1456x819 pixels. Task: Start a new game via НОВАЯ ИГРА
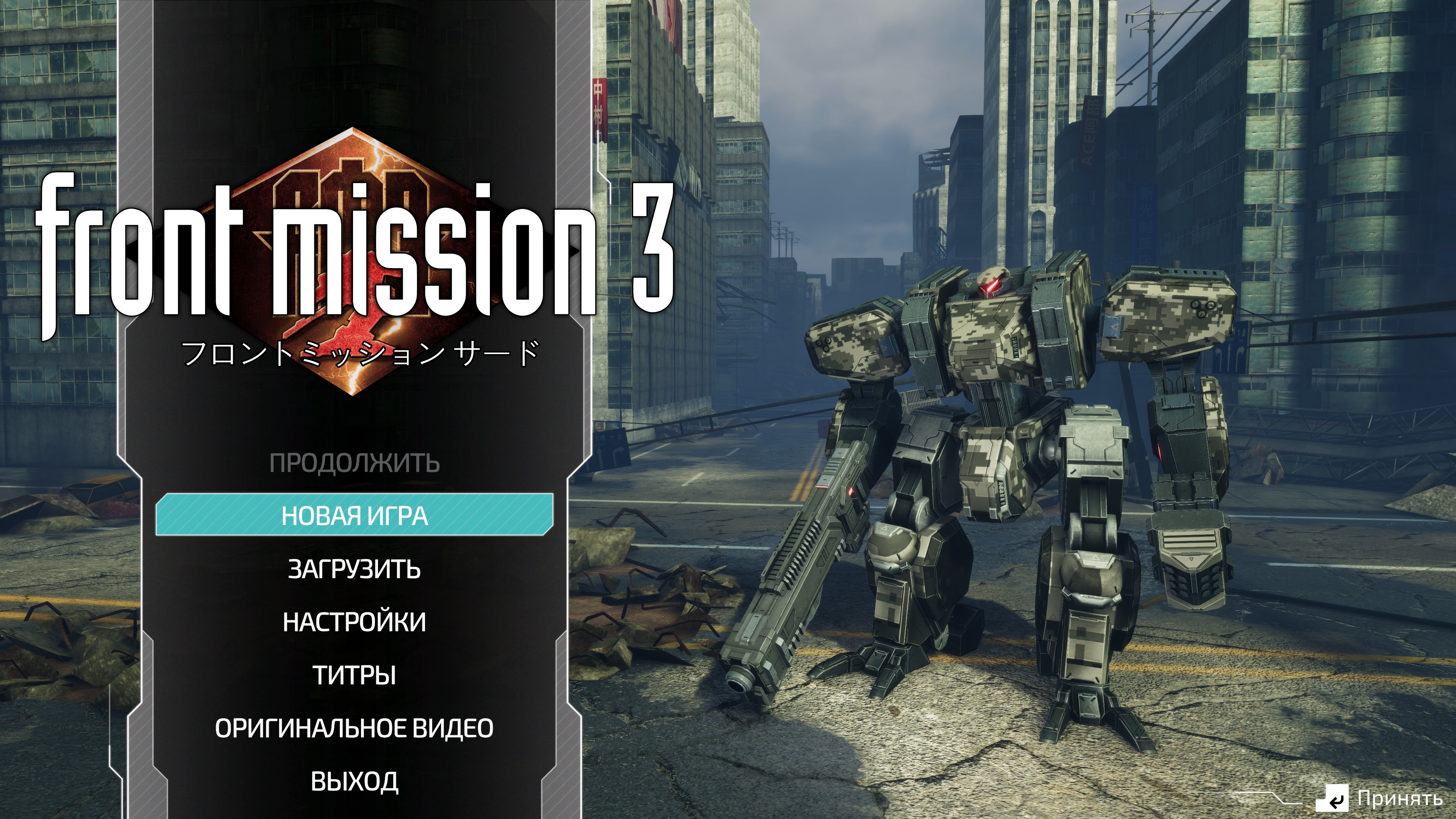coord(355,516)
